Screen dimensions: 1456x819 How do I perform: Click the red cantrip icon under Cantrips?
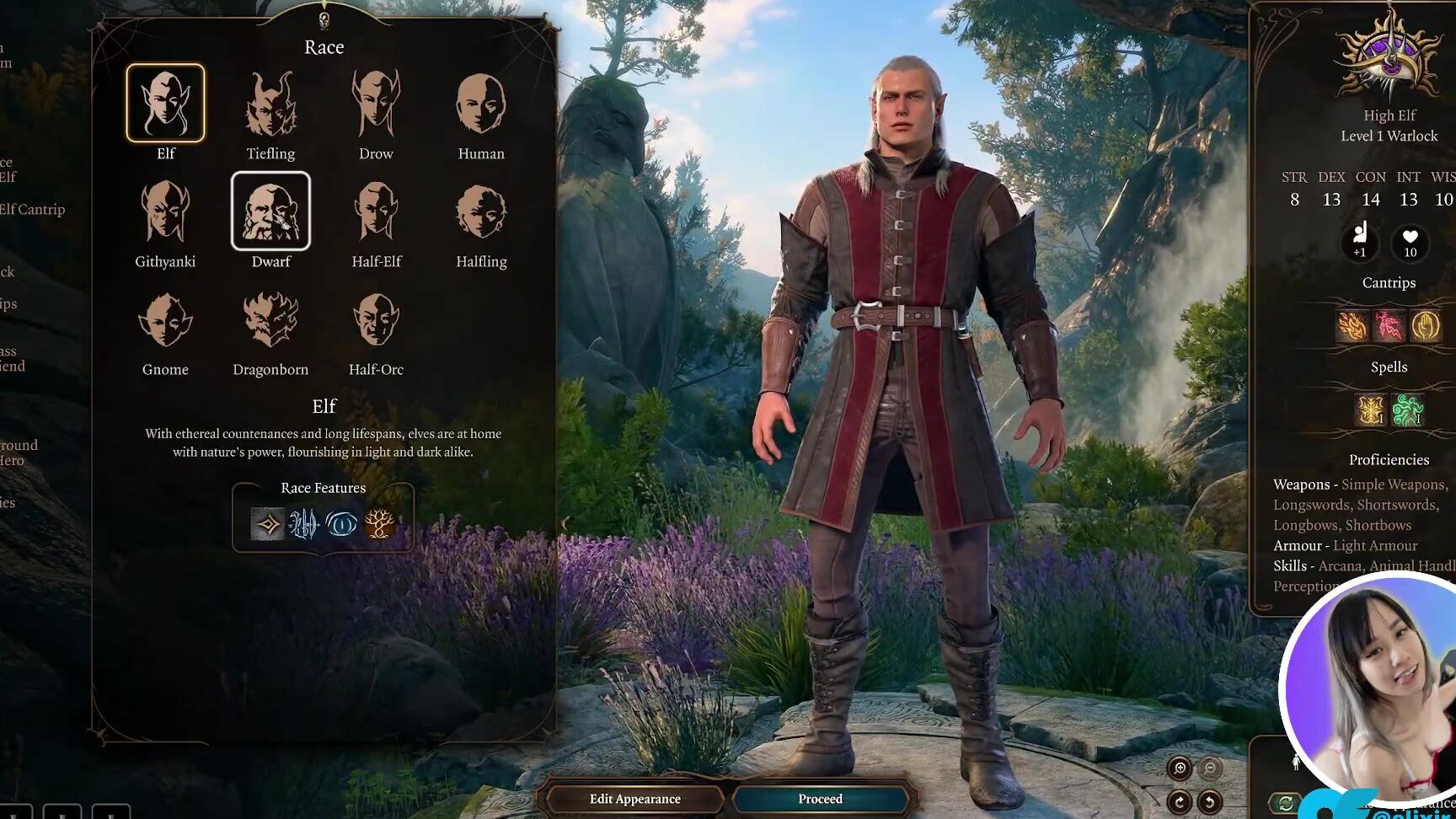point(1389,325)
